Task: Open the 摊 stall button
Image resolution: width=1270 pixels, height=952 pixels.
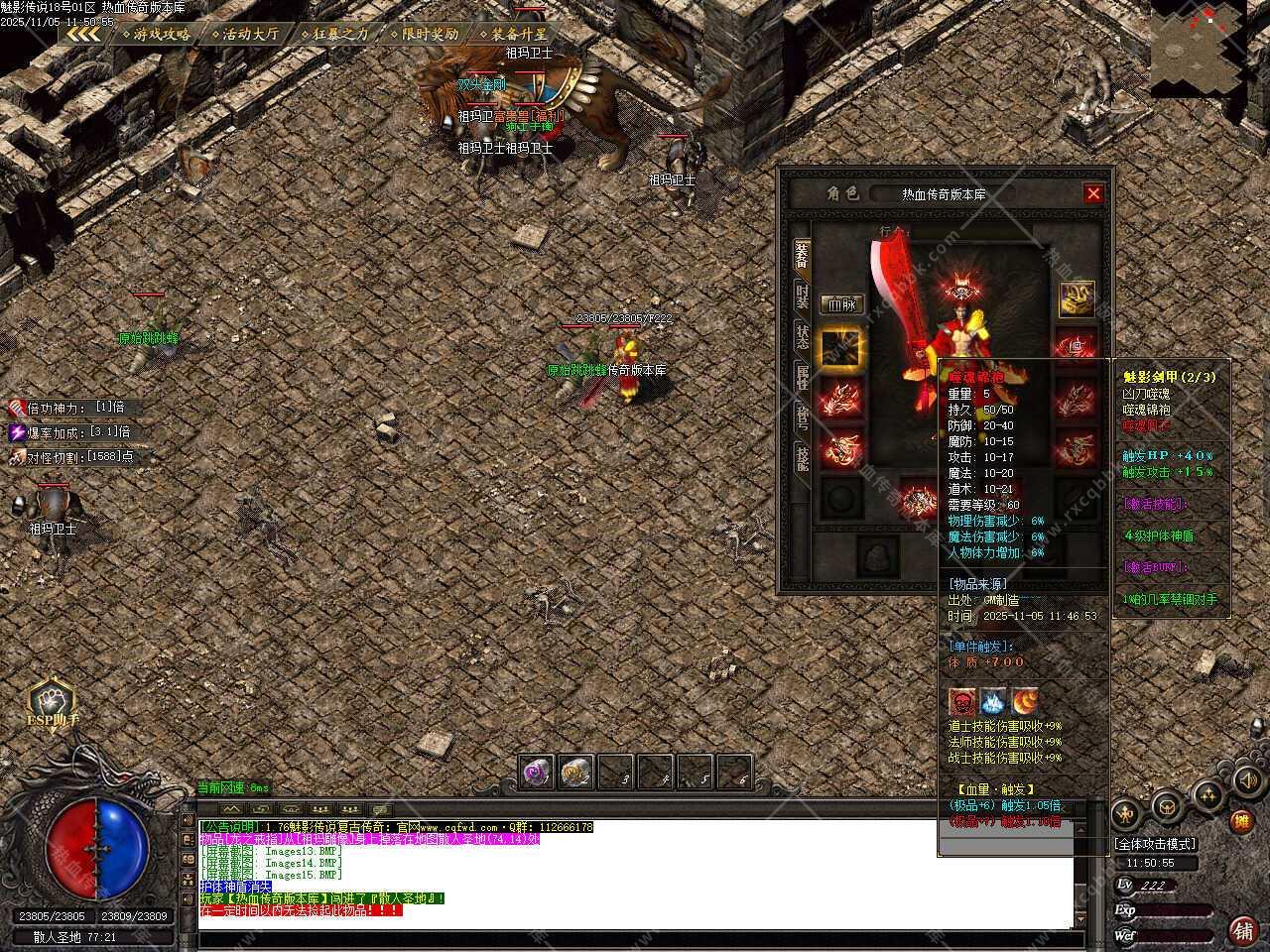Action: 1240,820
